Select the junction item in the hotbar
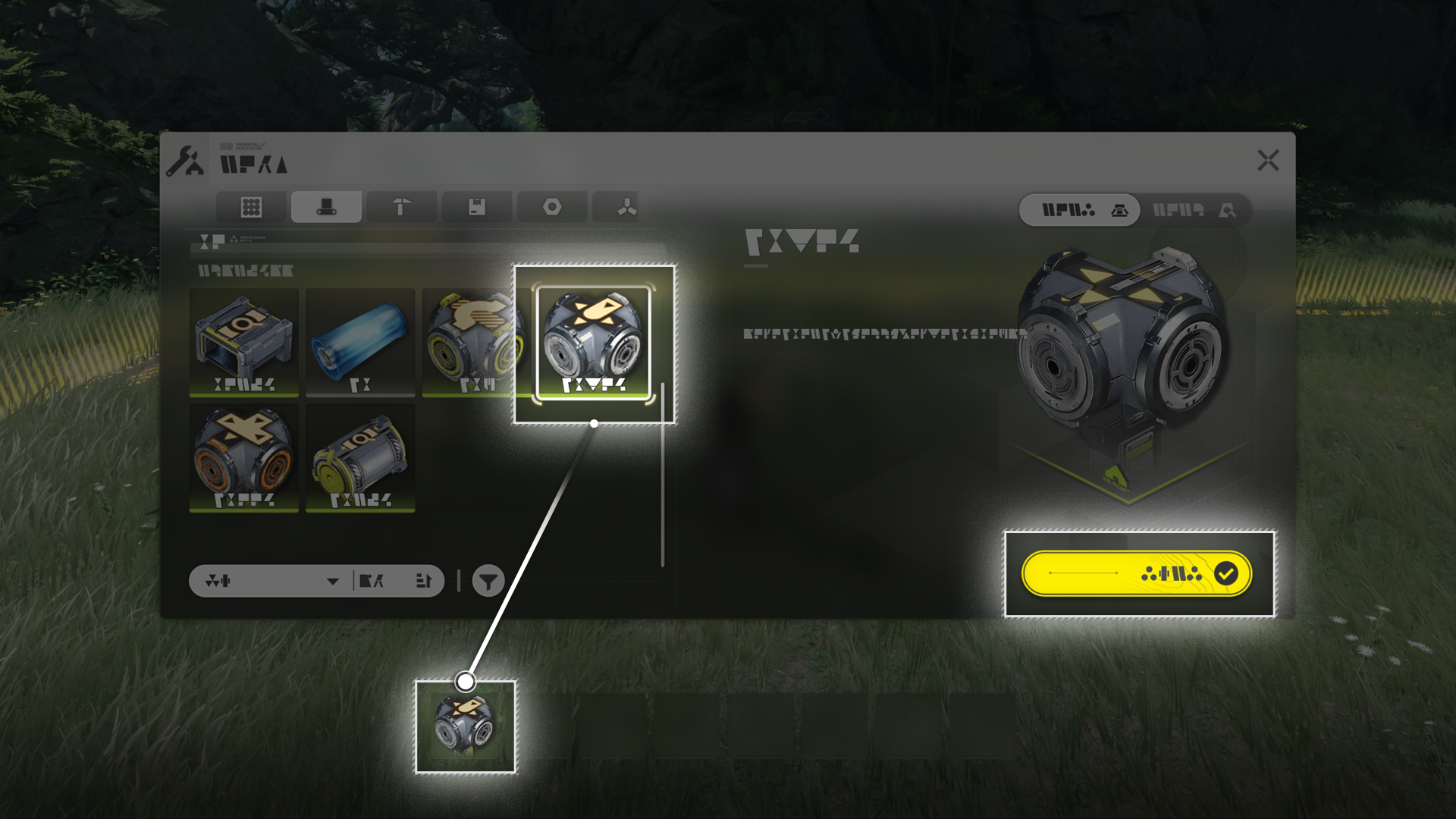 465,726
